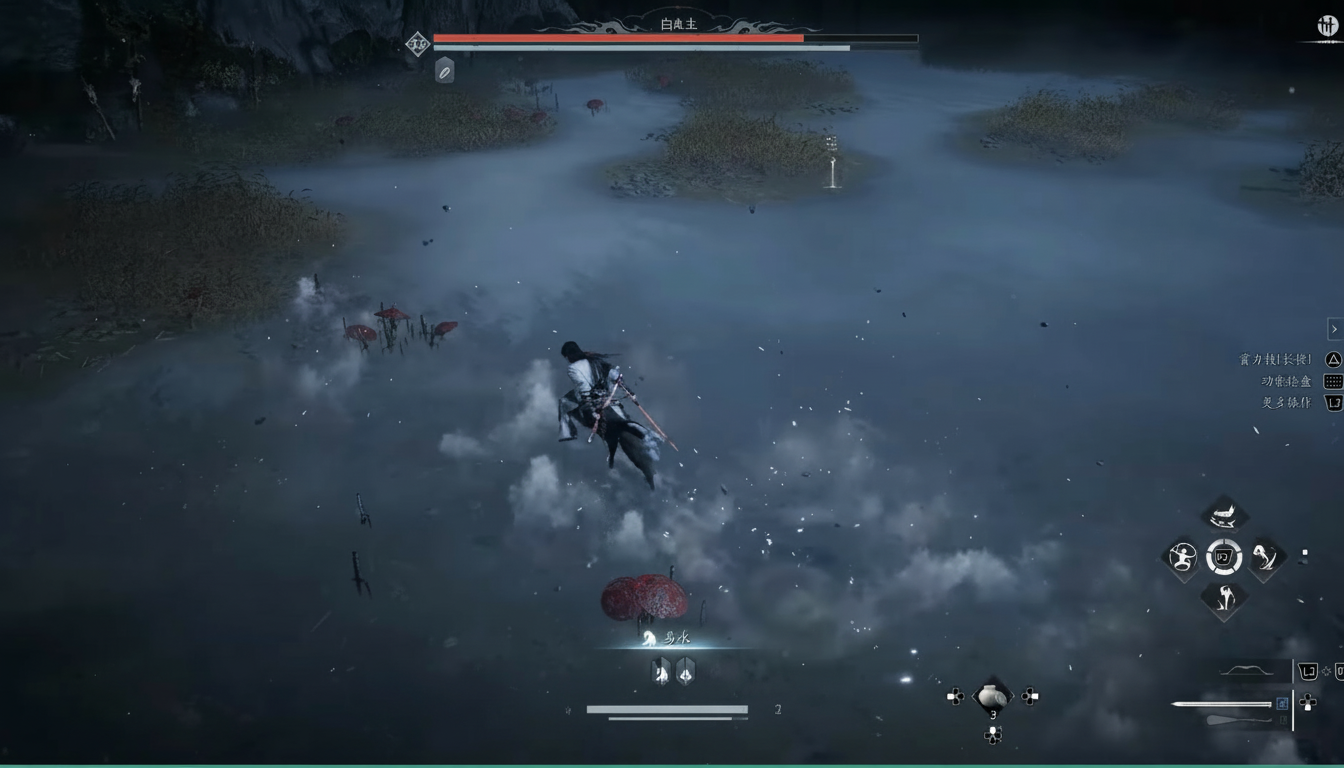Expand the right-edge chevron panel
Viewport: 1344px width, 768px height.
1334,328
